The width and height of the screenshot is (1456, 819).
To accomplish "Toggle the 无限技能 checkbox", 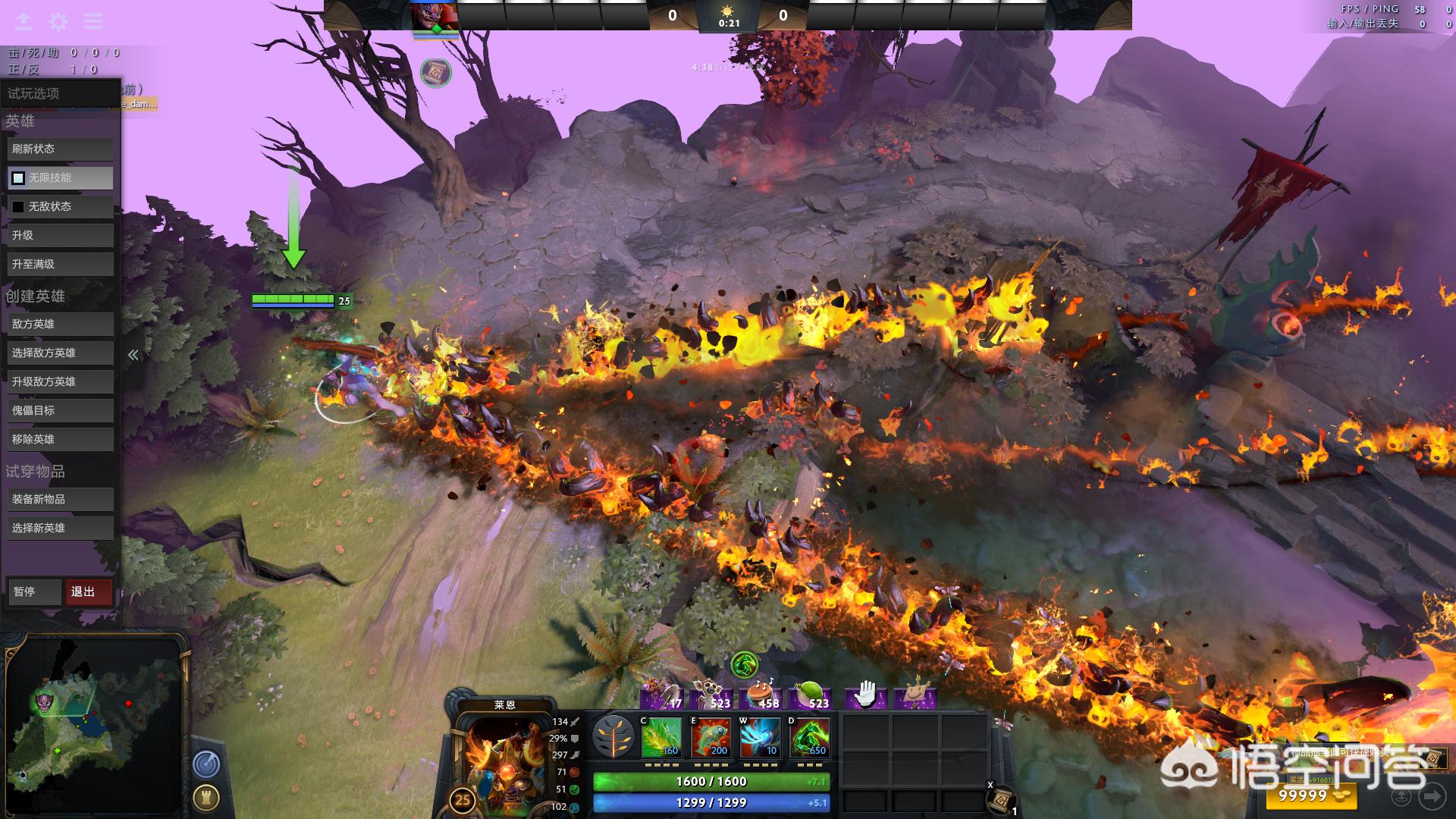I will [18, 178].
